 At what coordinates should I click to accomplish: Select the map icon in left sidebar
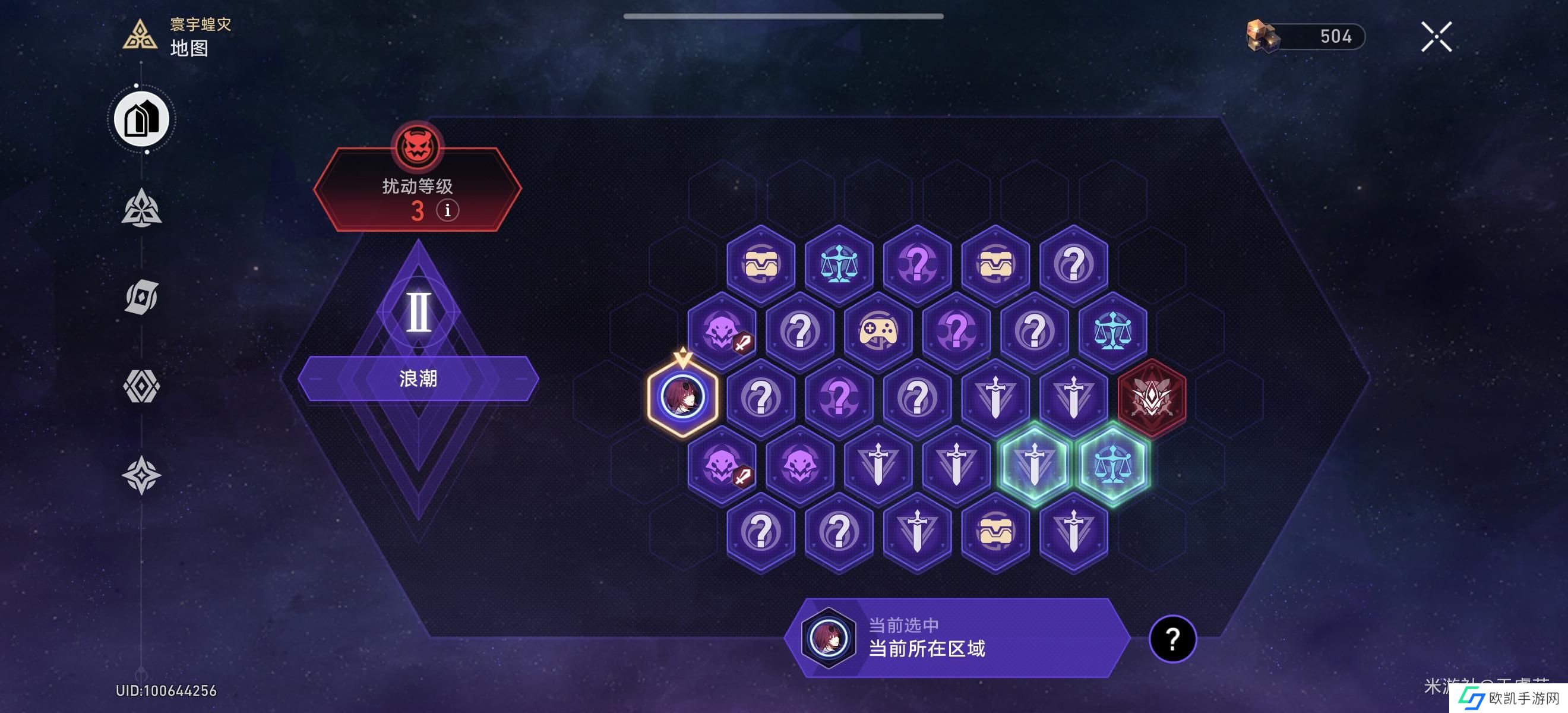click(x=142, y=119)
